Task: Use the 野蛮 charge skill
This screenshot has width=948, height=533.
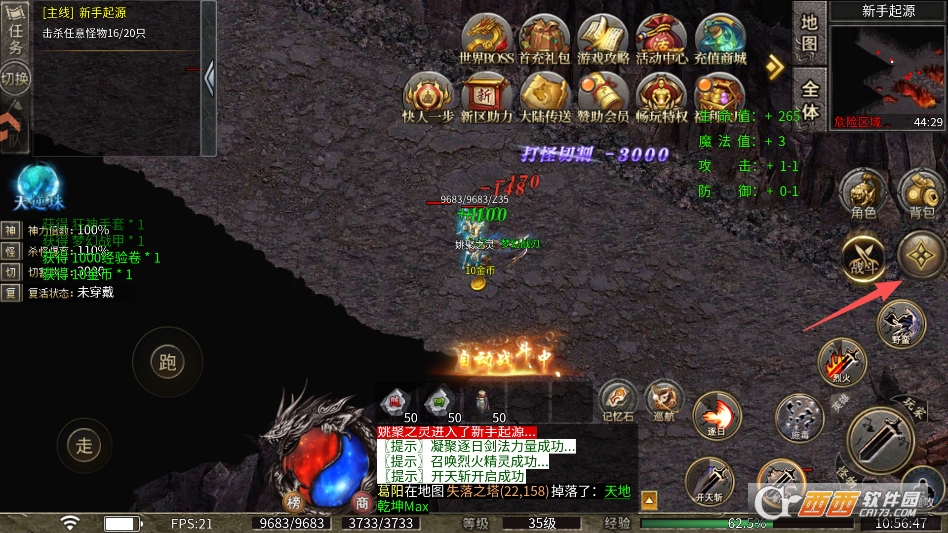Action: tap(900, 323)
